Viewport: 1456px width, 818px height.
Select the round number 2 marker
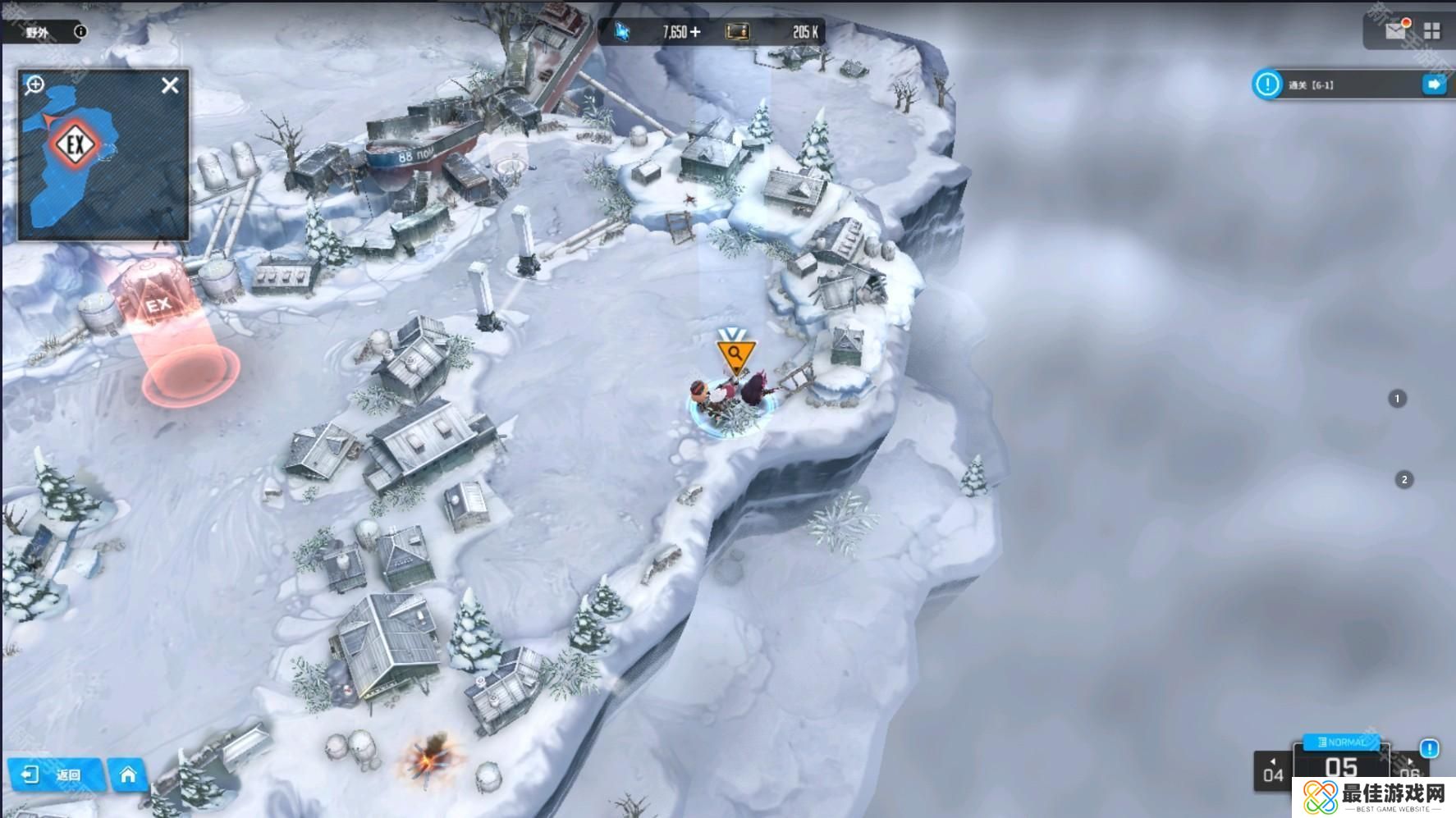pyautogui.click(x=1404, y=480)
